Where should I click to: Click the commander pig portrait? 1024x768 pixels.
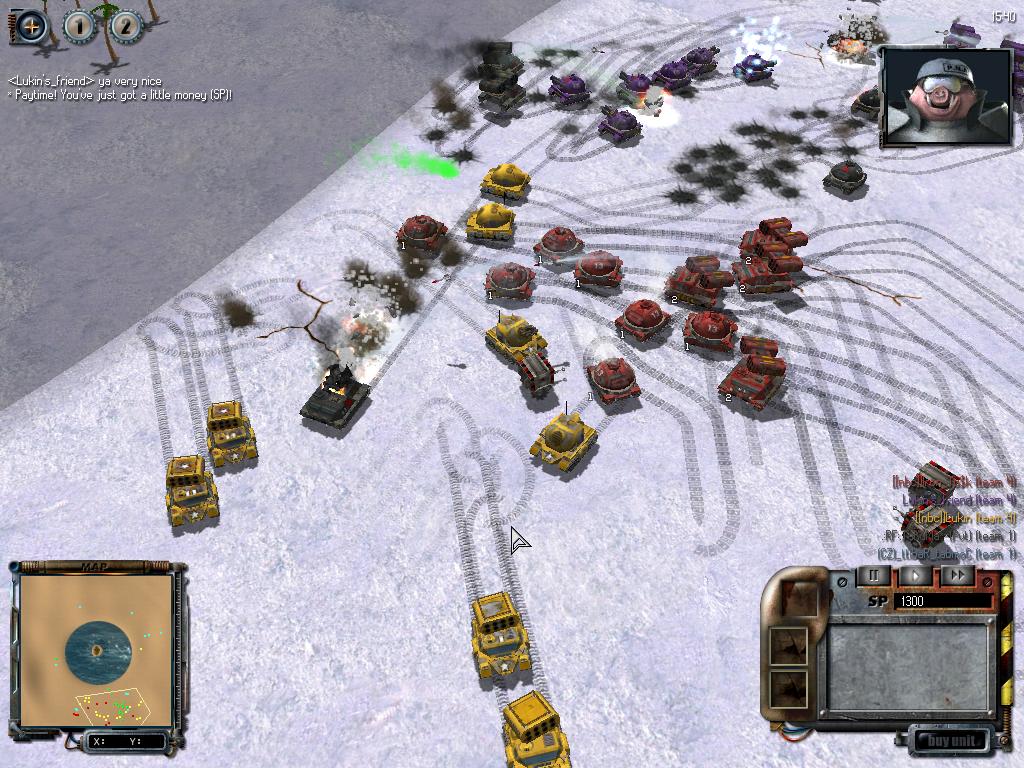[x=946, y=96]
